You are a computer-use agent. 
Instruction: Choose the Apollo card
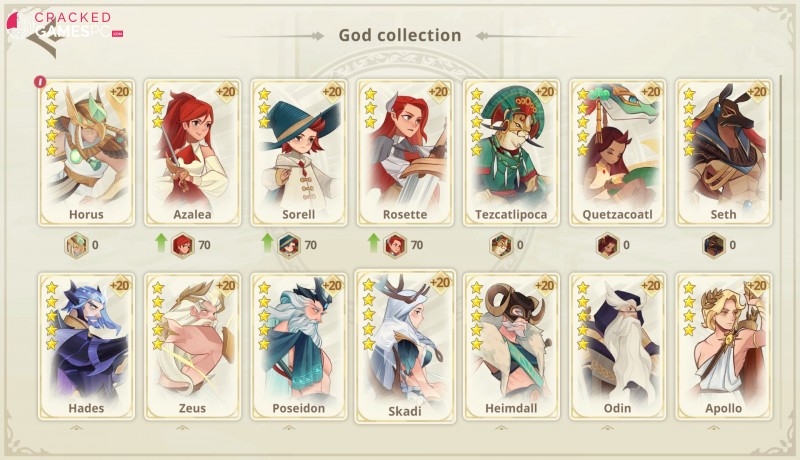tap(723, 343)
